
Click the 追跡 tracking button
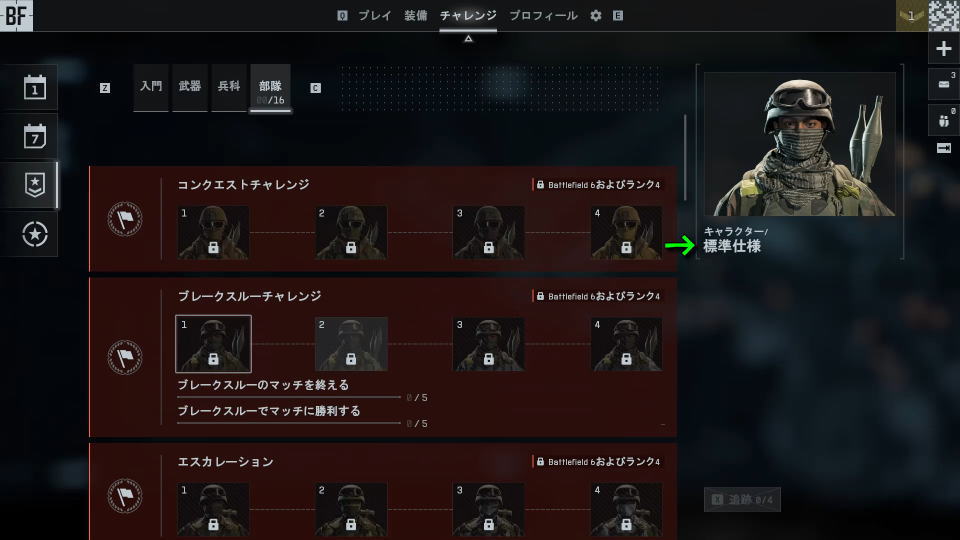(742, 499)
